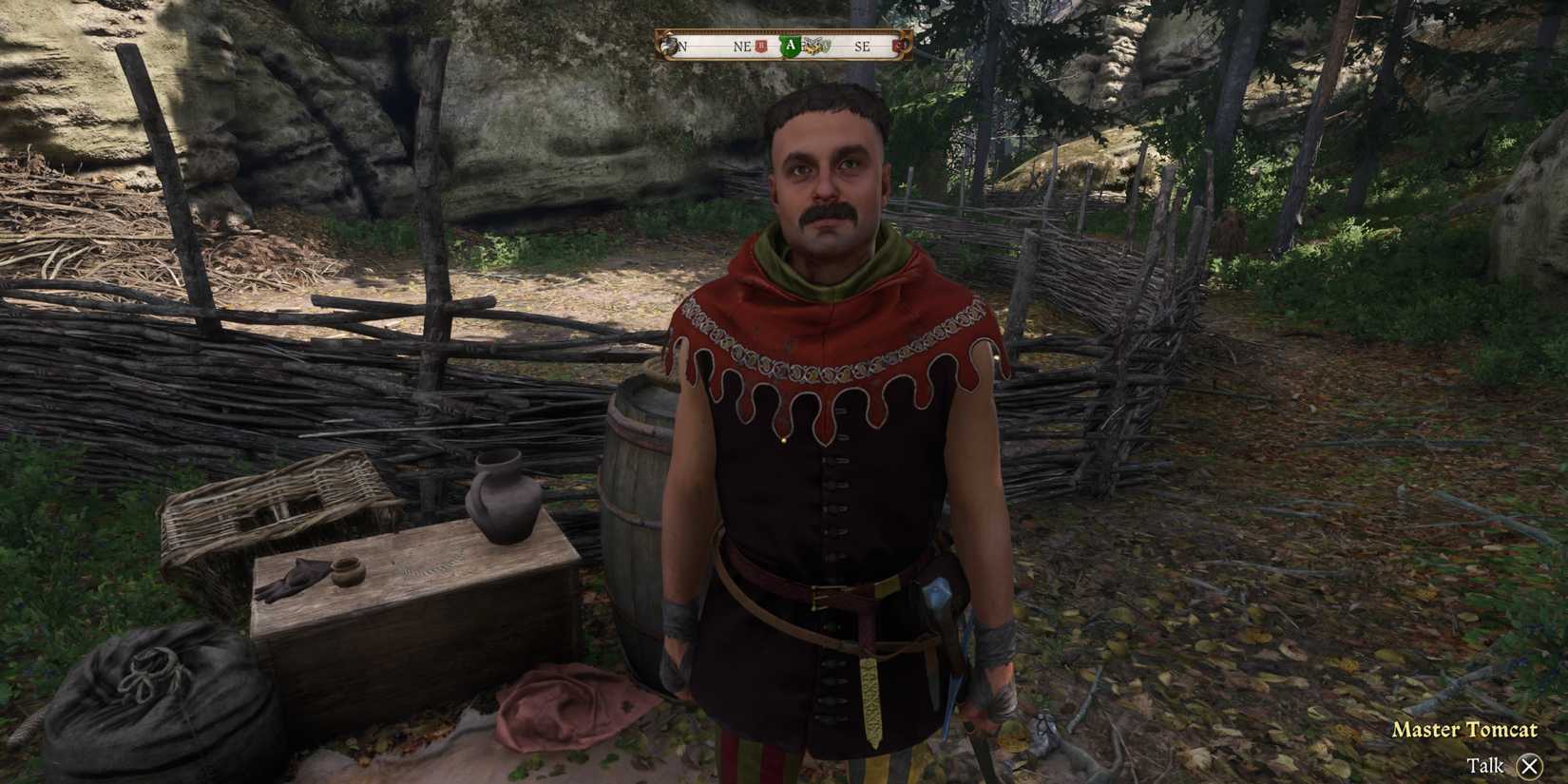The width and height of the screenshot is (1568, 784).
Task: Click the clay jug on the wooden chest
Action: (504, 494)
